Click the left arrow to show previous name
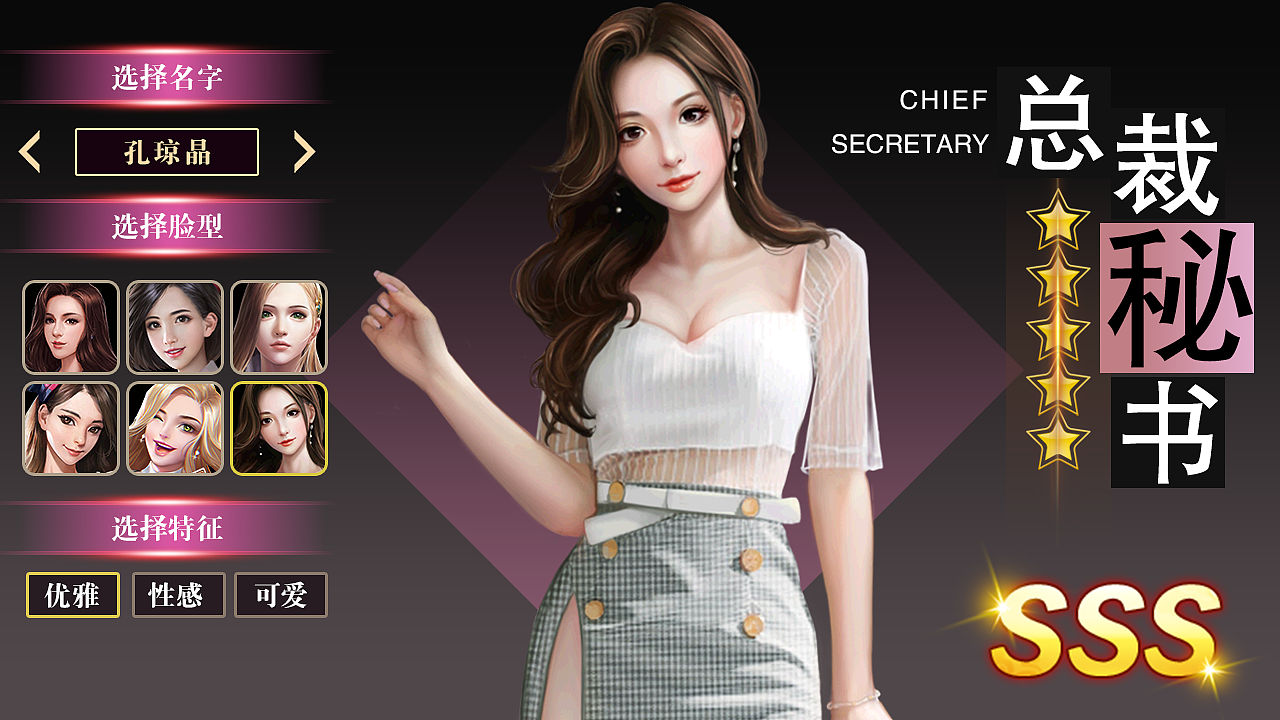Viewport: 1280px width, 720px height. [x=31, y=150]
